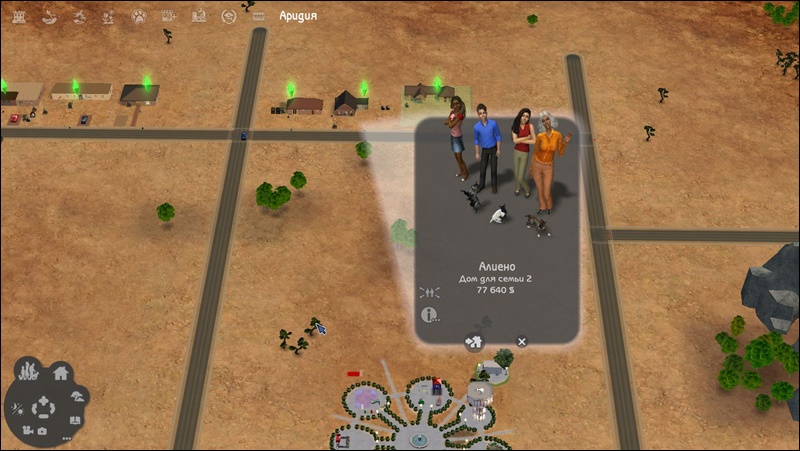The width and height of the screenshot is (800, 451).
Task: Open the lot info button
Action: pos(431,315)
